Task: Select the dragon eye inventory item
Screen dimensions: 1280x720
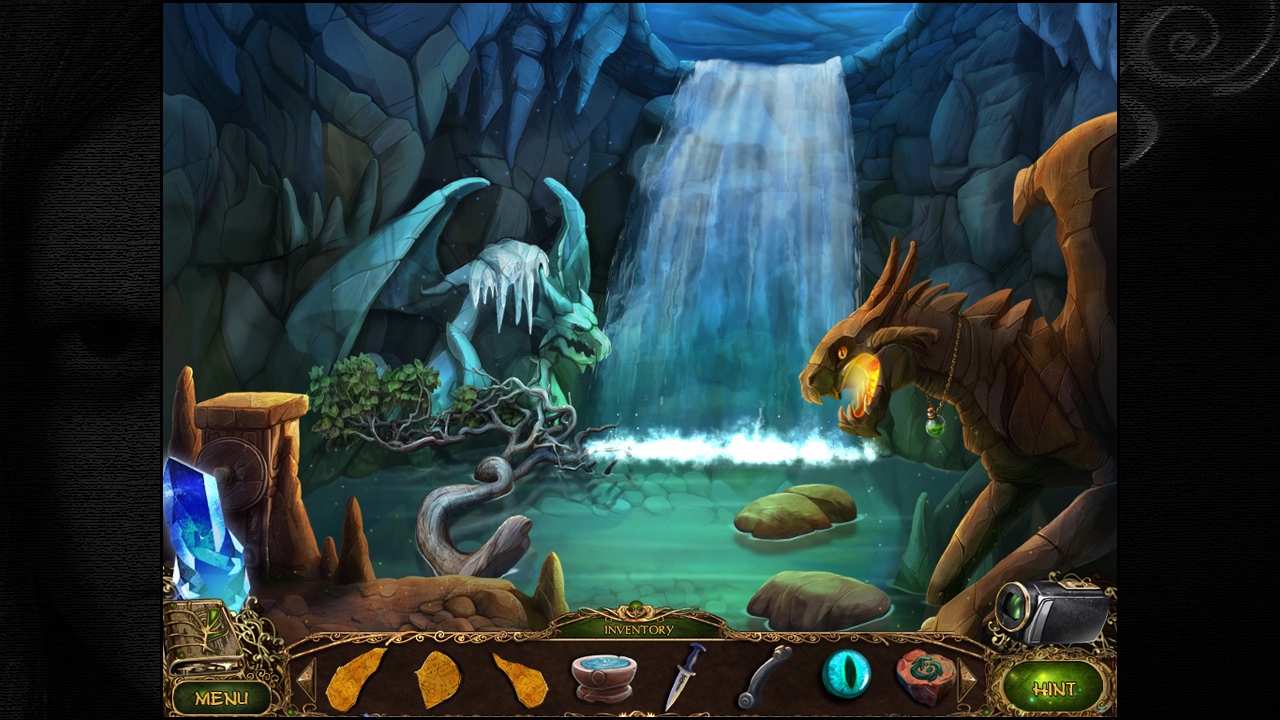Action: click(848, 673)
